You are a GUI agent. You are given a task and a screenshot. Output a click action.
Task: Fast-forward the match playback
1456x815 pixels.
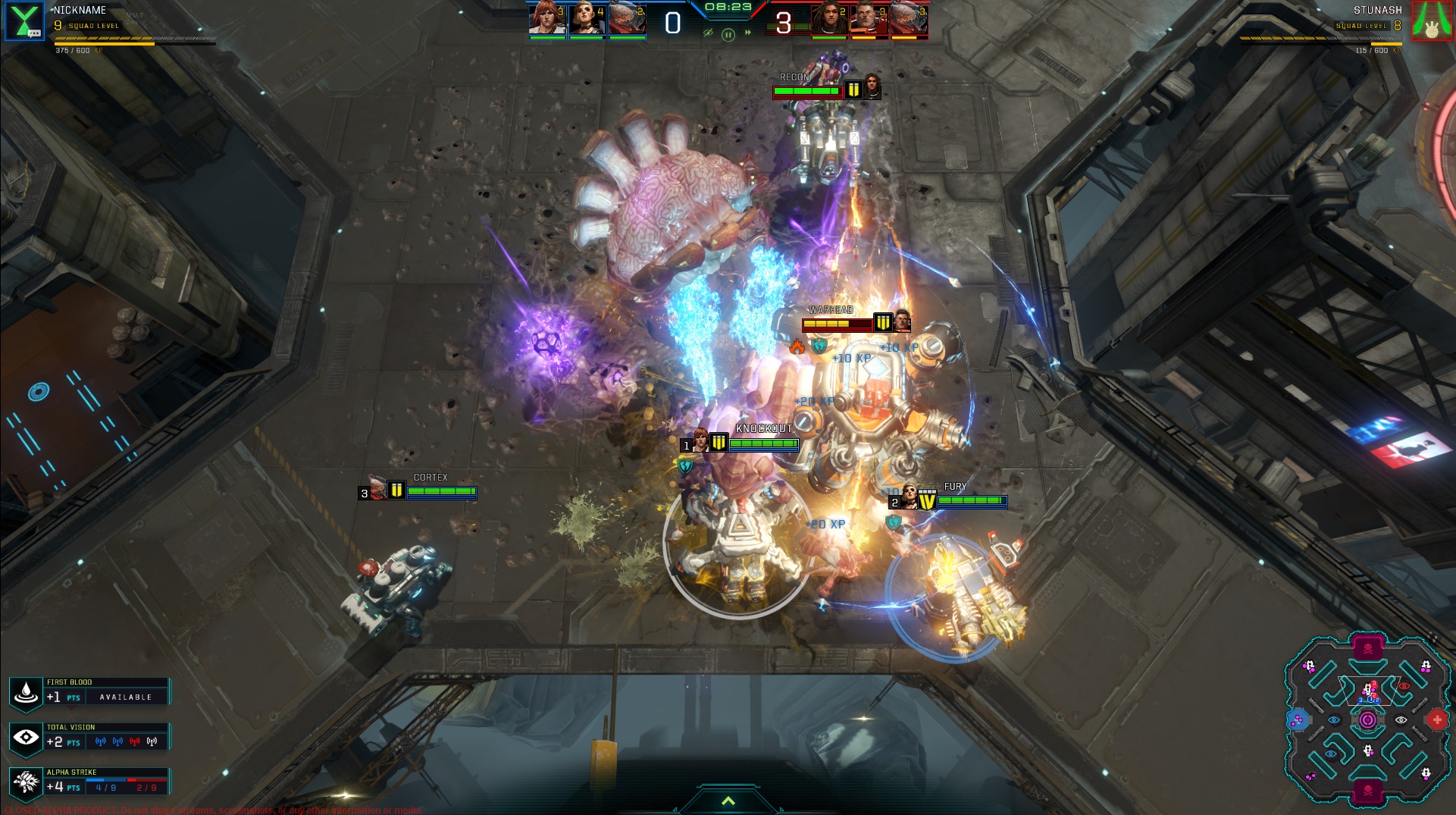tap(748, 33)
